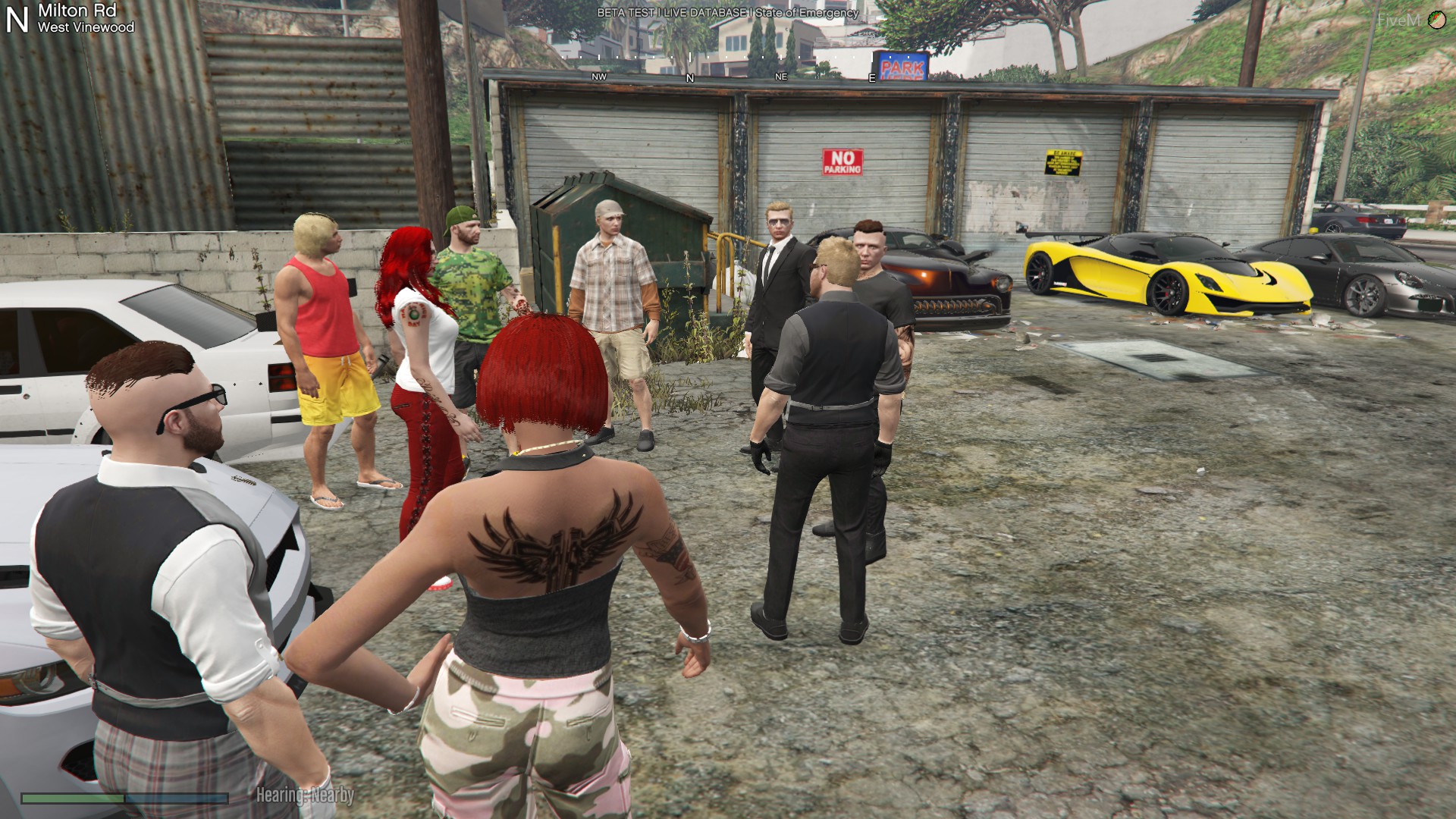The height and width of the screenshot is (819, 1456).
Task: Click the FiveM logo icon
Action: click(1436, 20)
